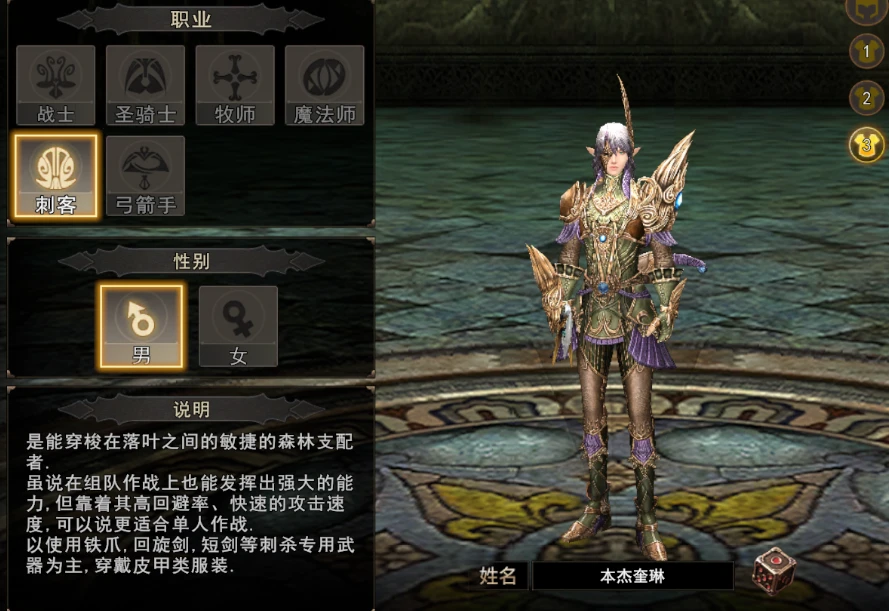Select the 战士 warrior class

tap(56, 85)
